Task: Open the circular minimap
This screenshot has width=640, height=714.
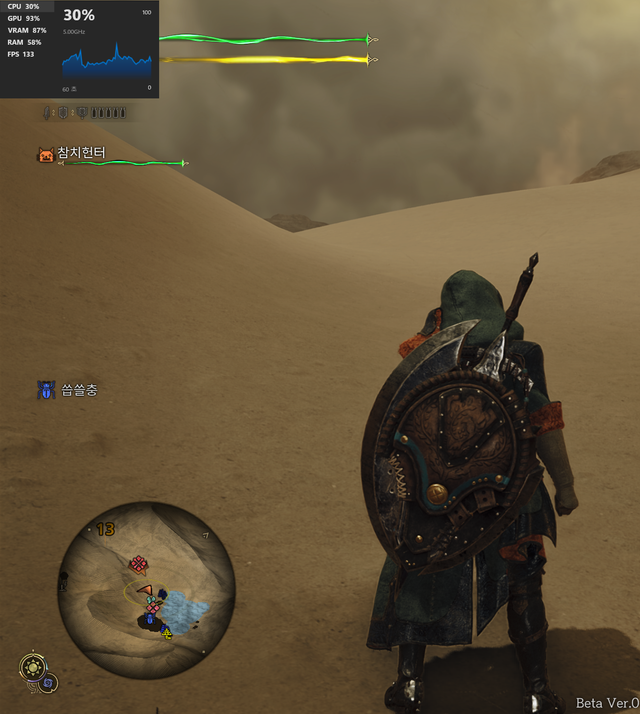Action: pyautogui.click(x=146, y=590)
